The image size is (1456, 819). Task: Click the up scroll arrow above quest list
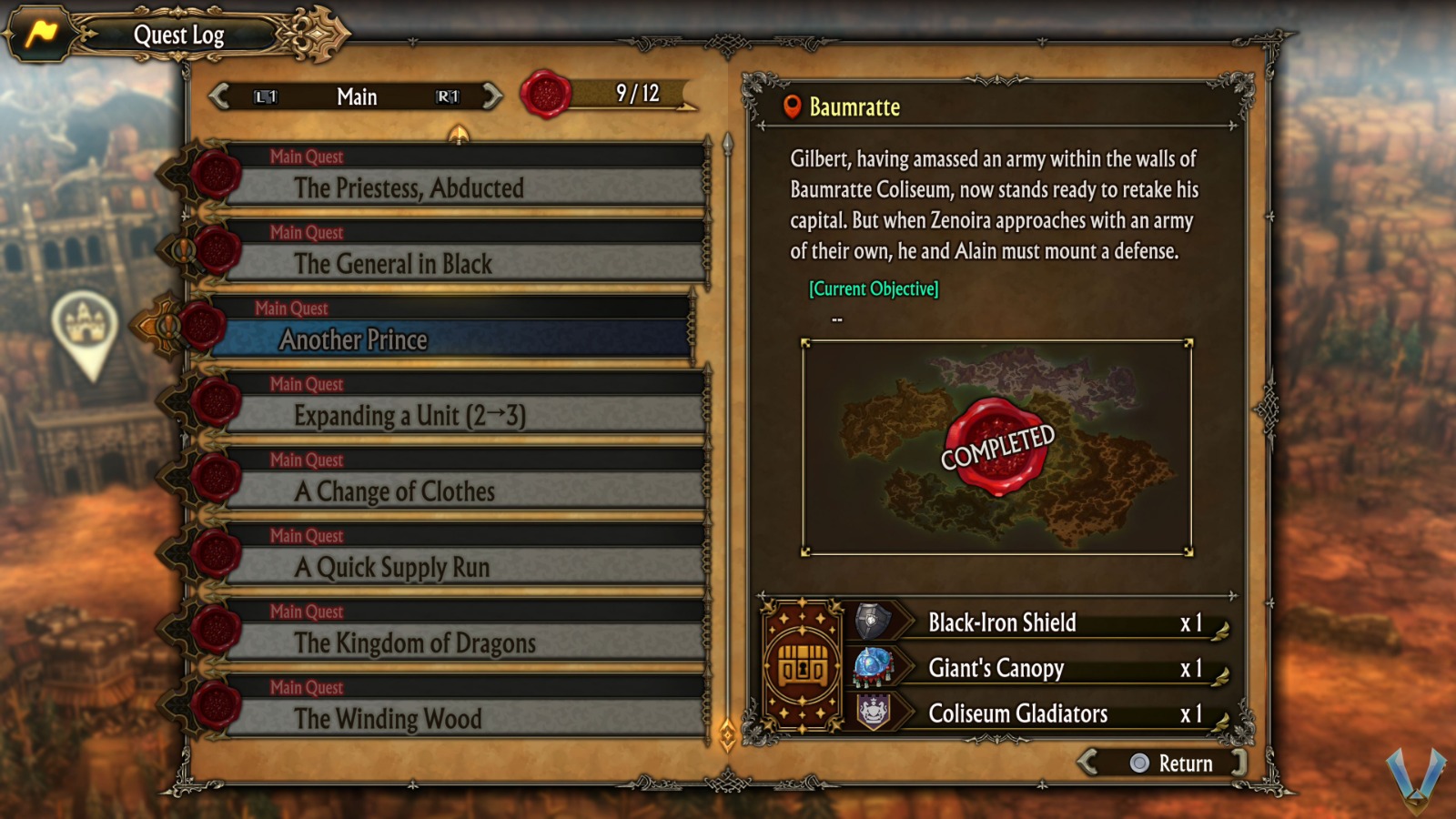coord(457,135)
